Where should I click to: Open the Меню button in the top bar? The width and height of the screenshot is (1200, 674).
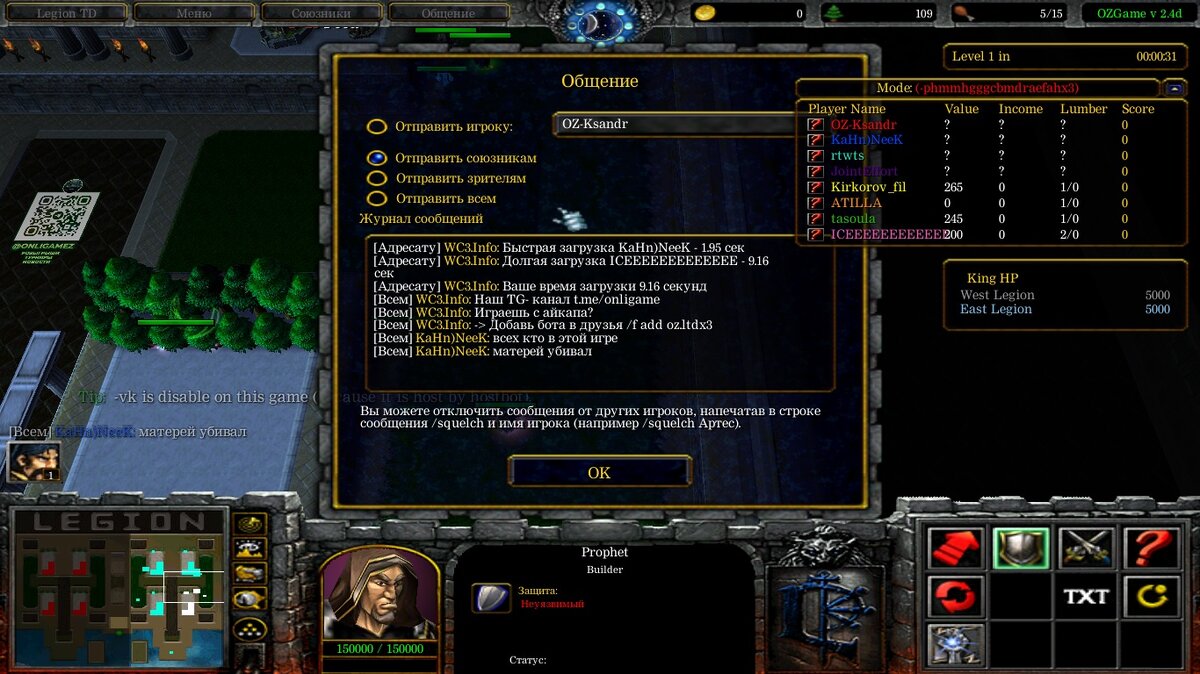click(x=193, y=13)
